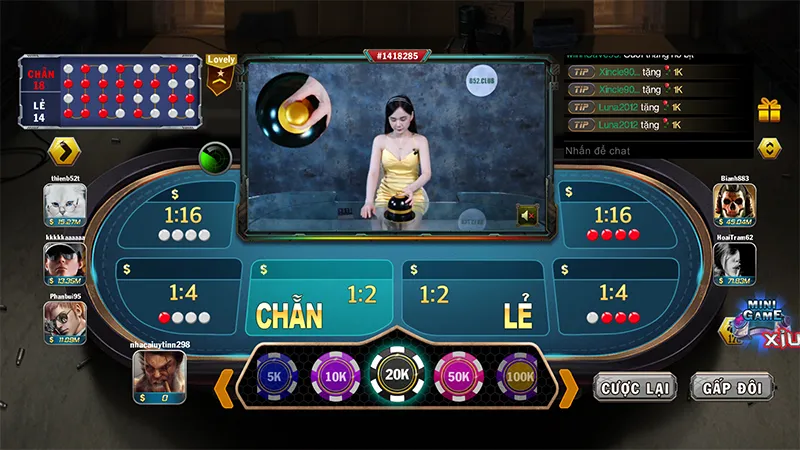Place a bet on Chẵn
The image size is (800, 450).
(x=318, y=299)
